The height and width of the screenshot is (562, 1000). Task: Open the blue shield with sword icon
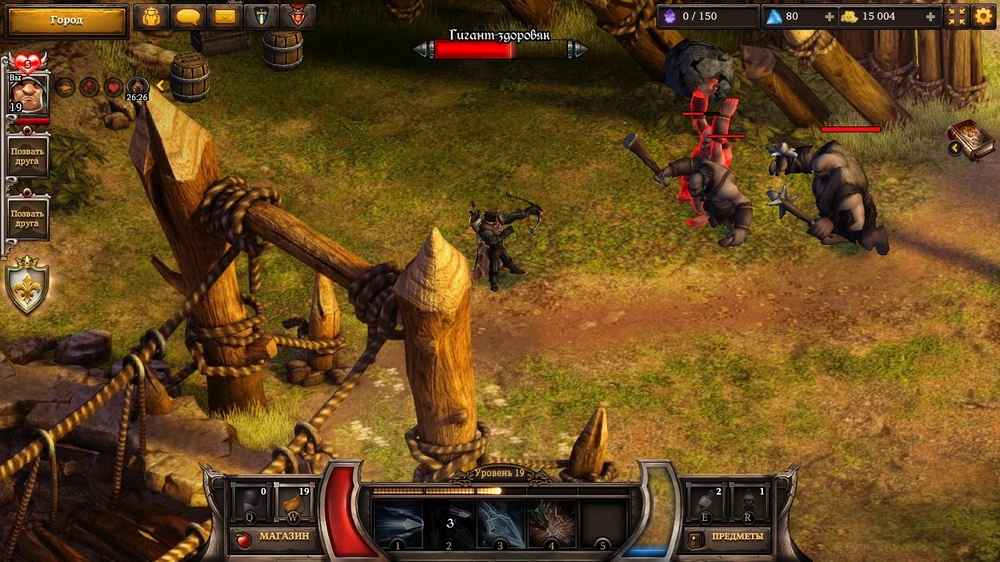pyautogui.click(x=261, y=17)
